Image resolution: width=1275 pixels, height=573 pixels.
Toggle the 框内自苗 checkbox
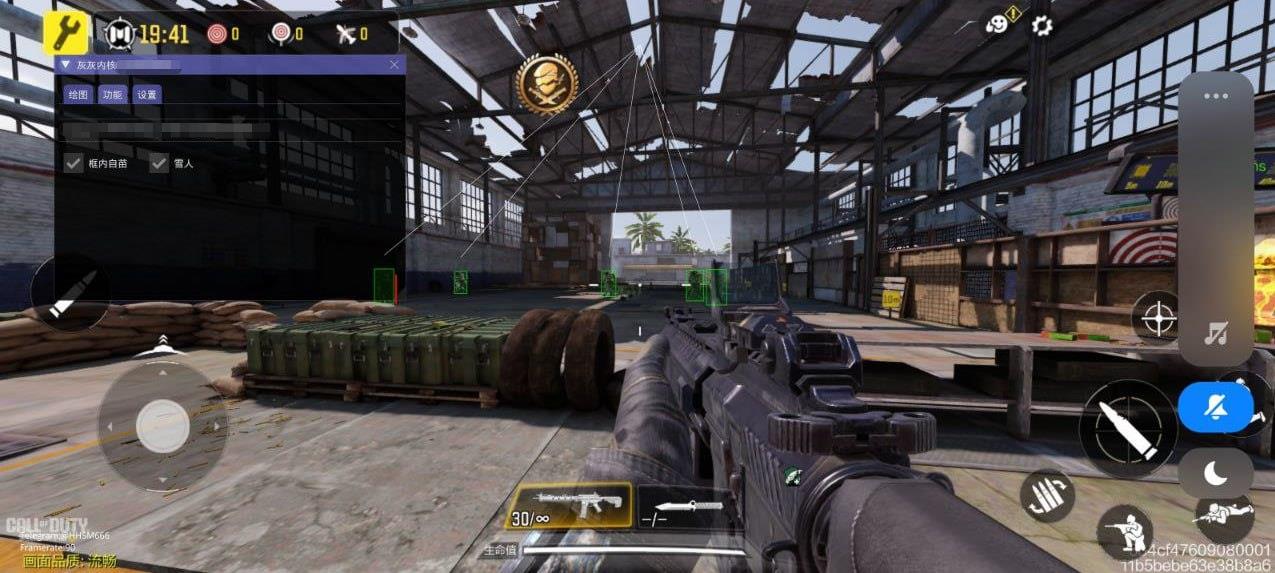(x=73, y=163)
